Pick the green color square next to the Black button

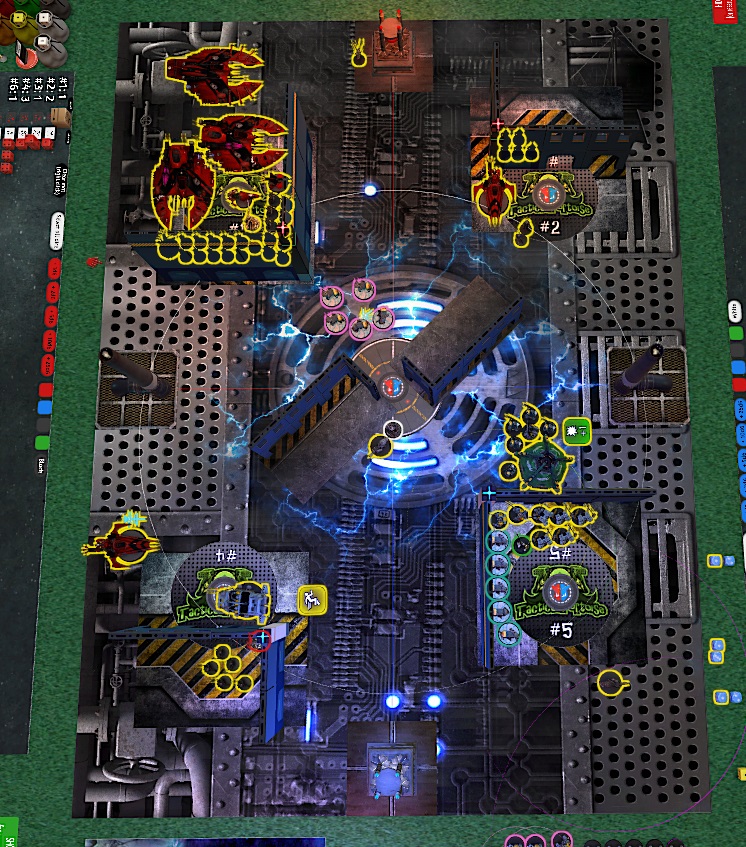(x=42, y=441)
